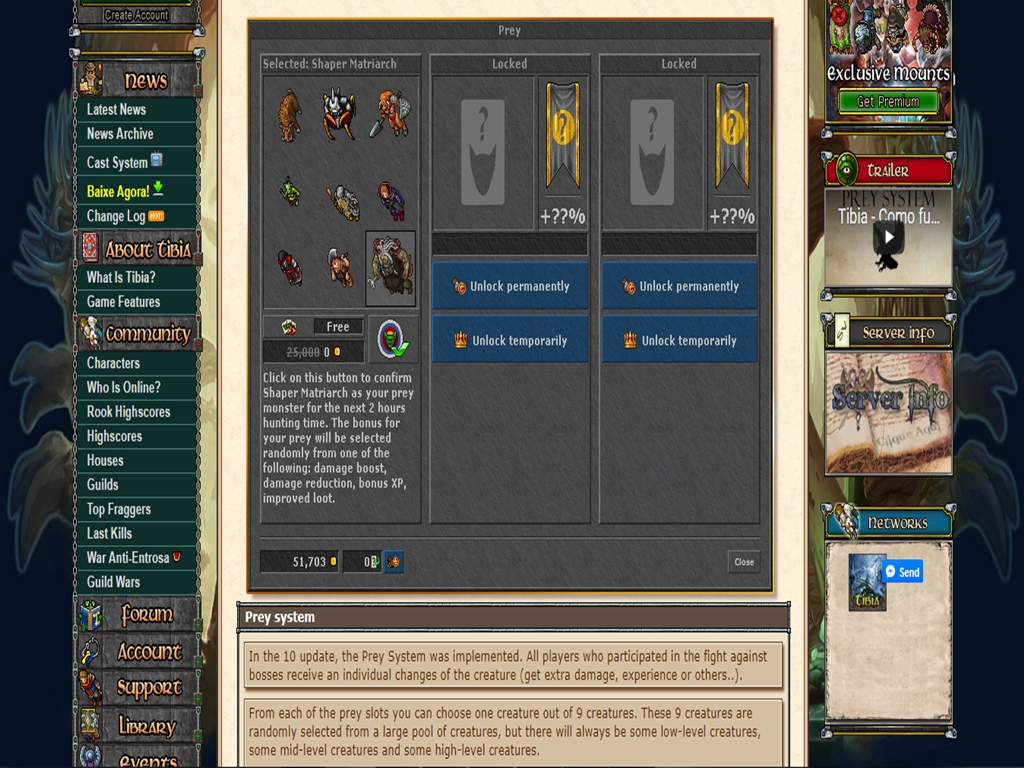Screen dimensions: 1024x768
Task: Expand the Forum menu section
Action: pos(146,615)
